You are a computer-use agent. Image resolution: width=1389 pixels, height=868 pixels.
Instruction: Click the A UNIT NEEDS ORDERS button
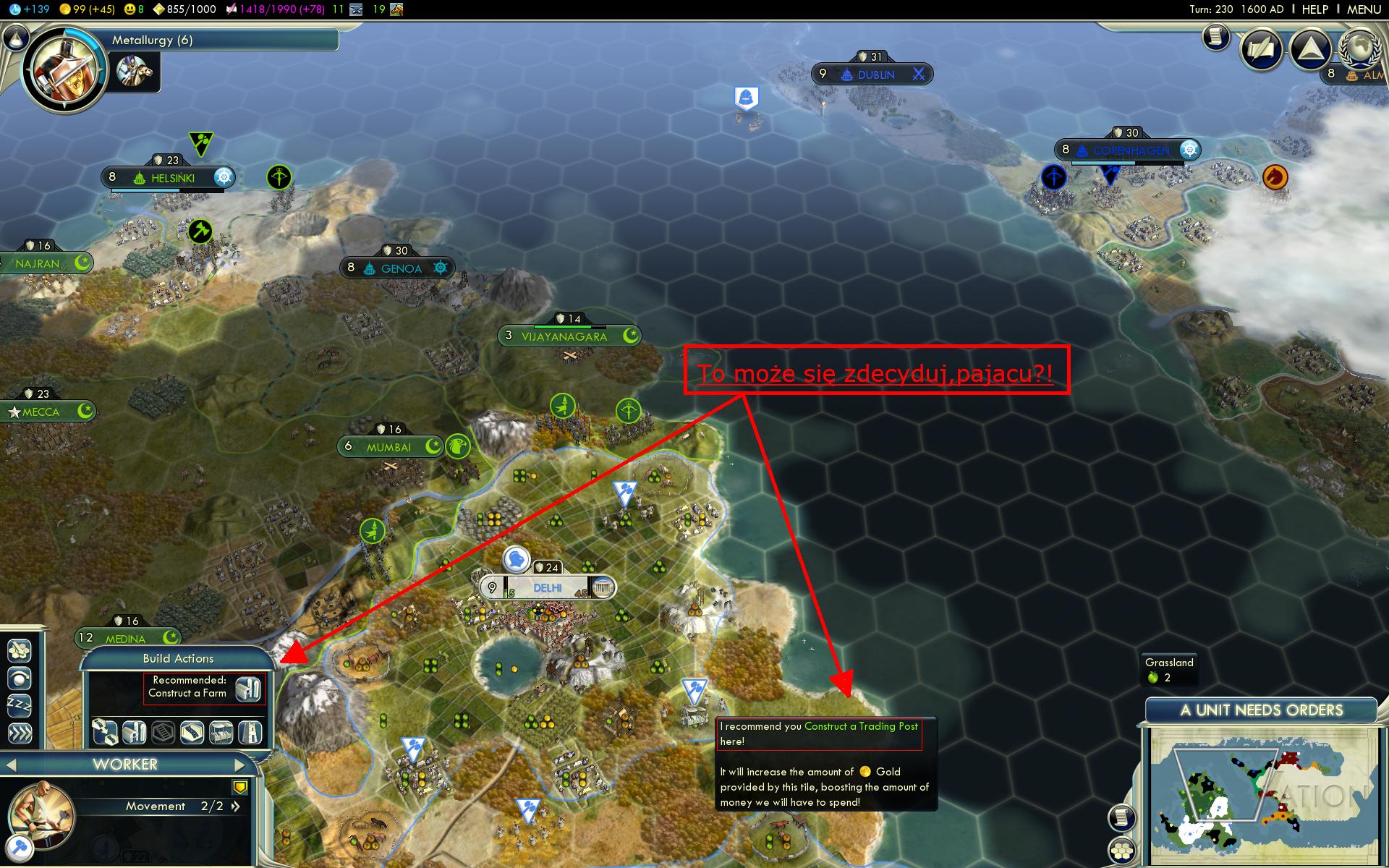[x=1261, y=710]
